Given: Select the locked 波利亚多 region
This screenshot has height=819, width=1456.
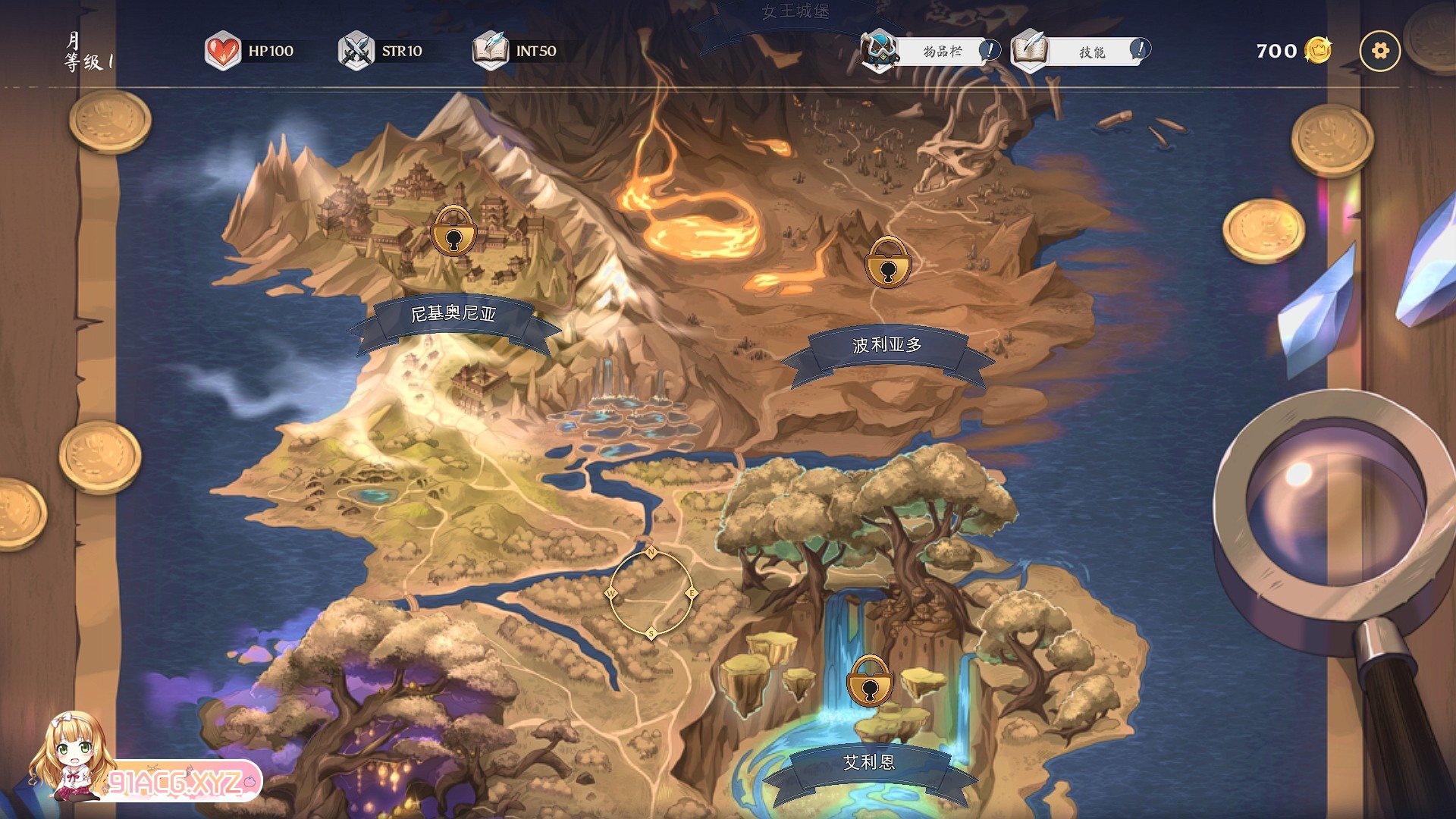Looking at the screenshot, I should click(887, 262).
